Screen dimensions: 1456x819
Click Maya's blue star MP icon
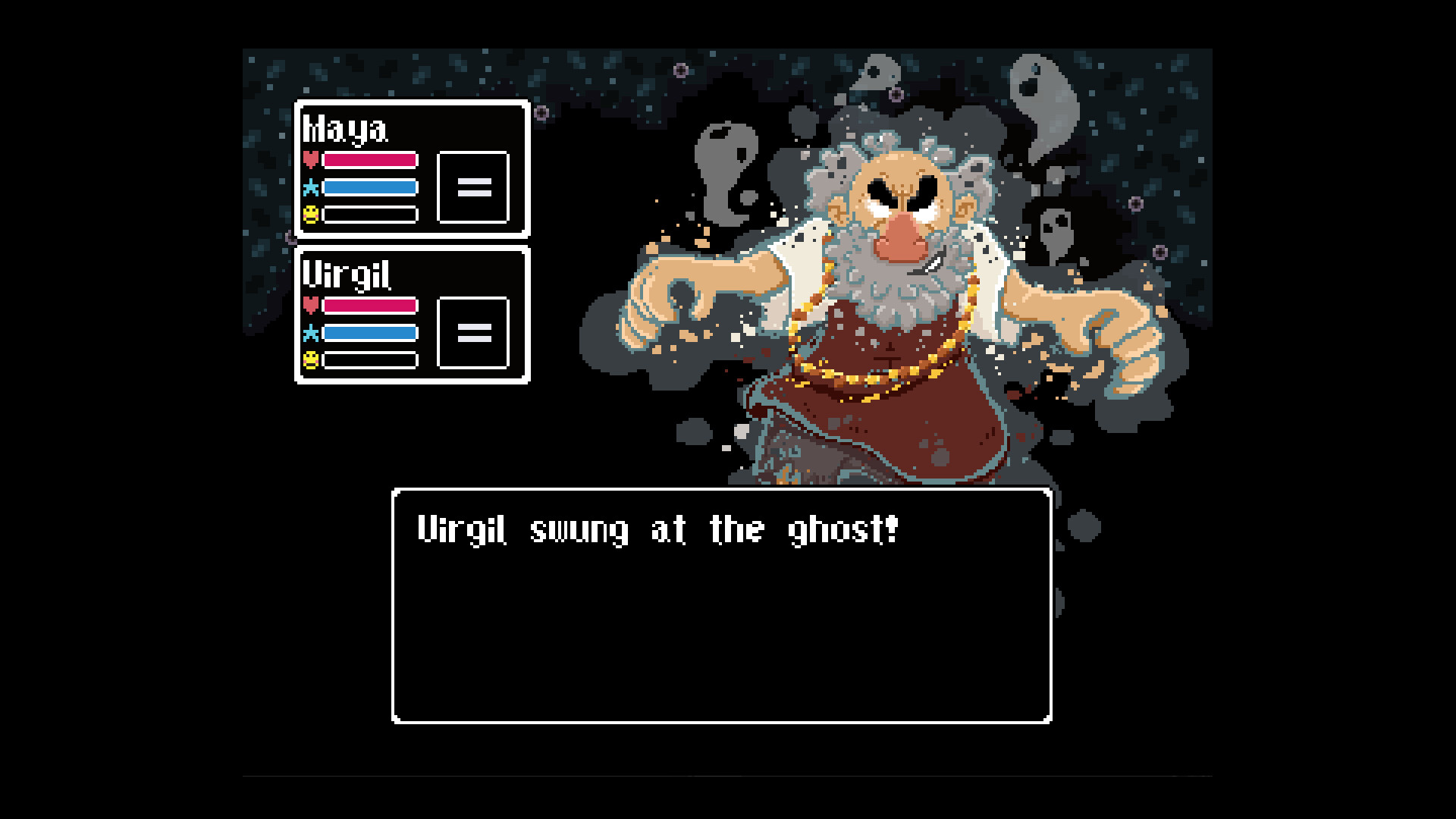coord(310,187)
